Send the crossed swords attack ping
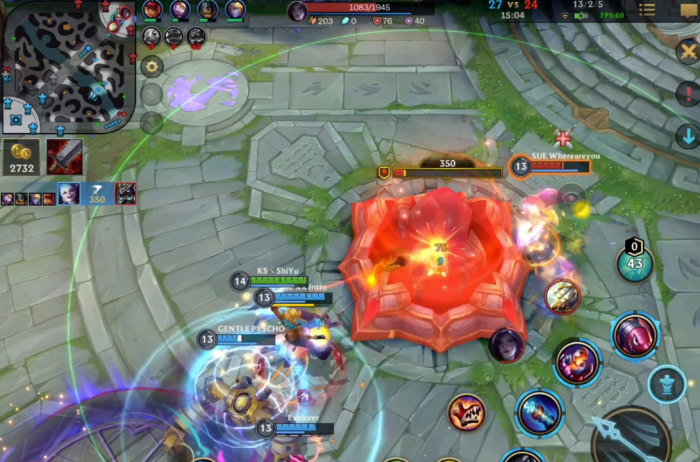The image size is (700, 462). point(687,51)
